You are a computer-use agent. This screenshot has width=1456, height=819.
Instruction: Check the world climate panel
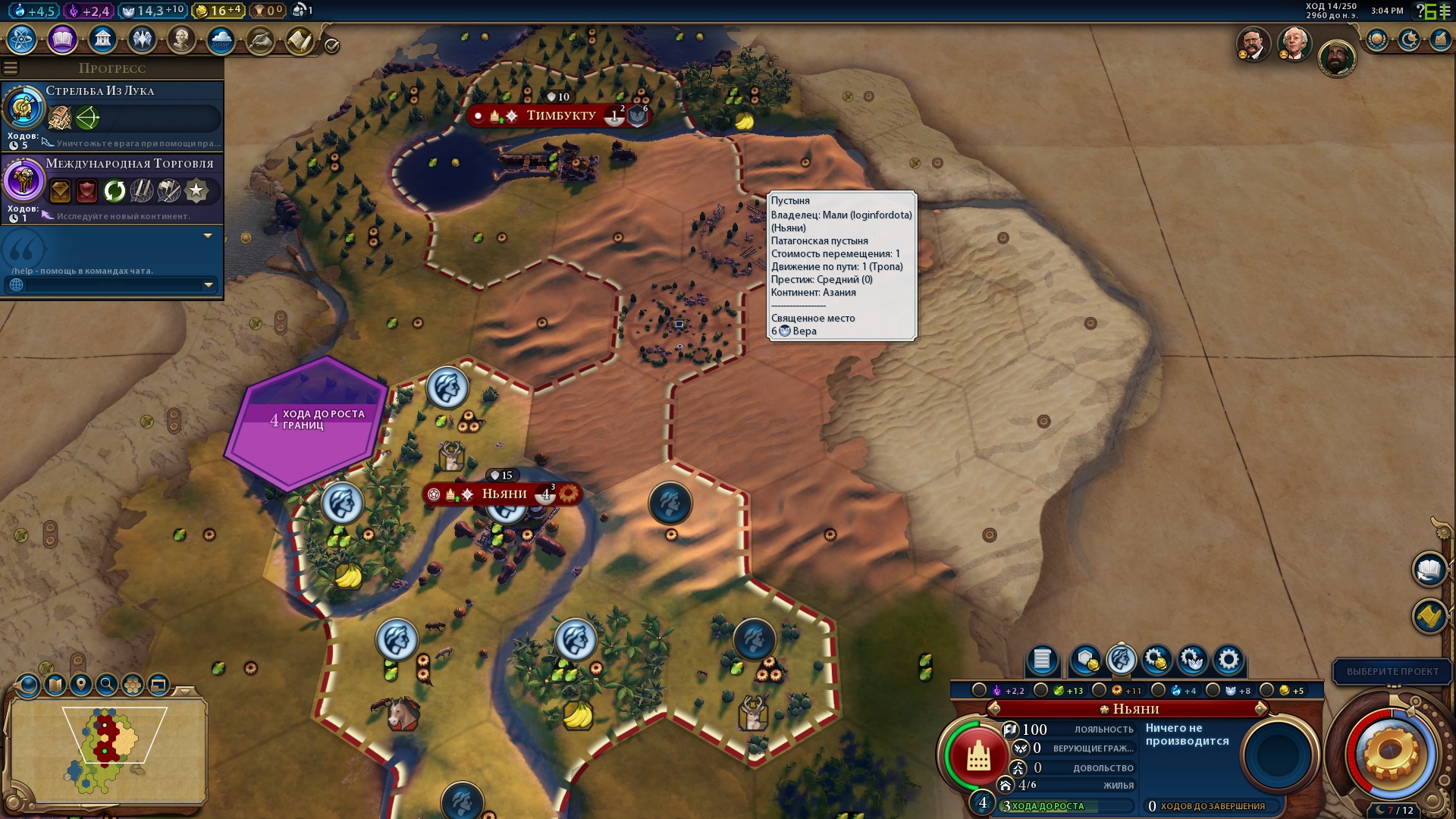[x=220, y=39]
